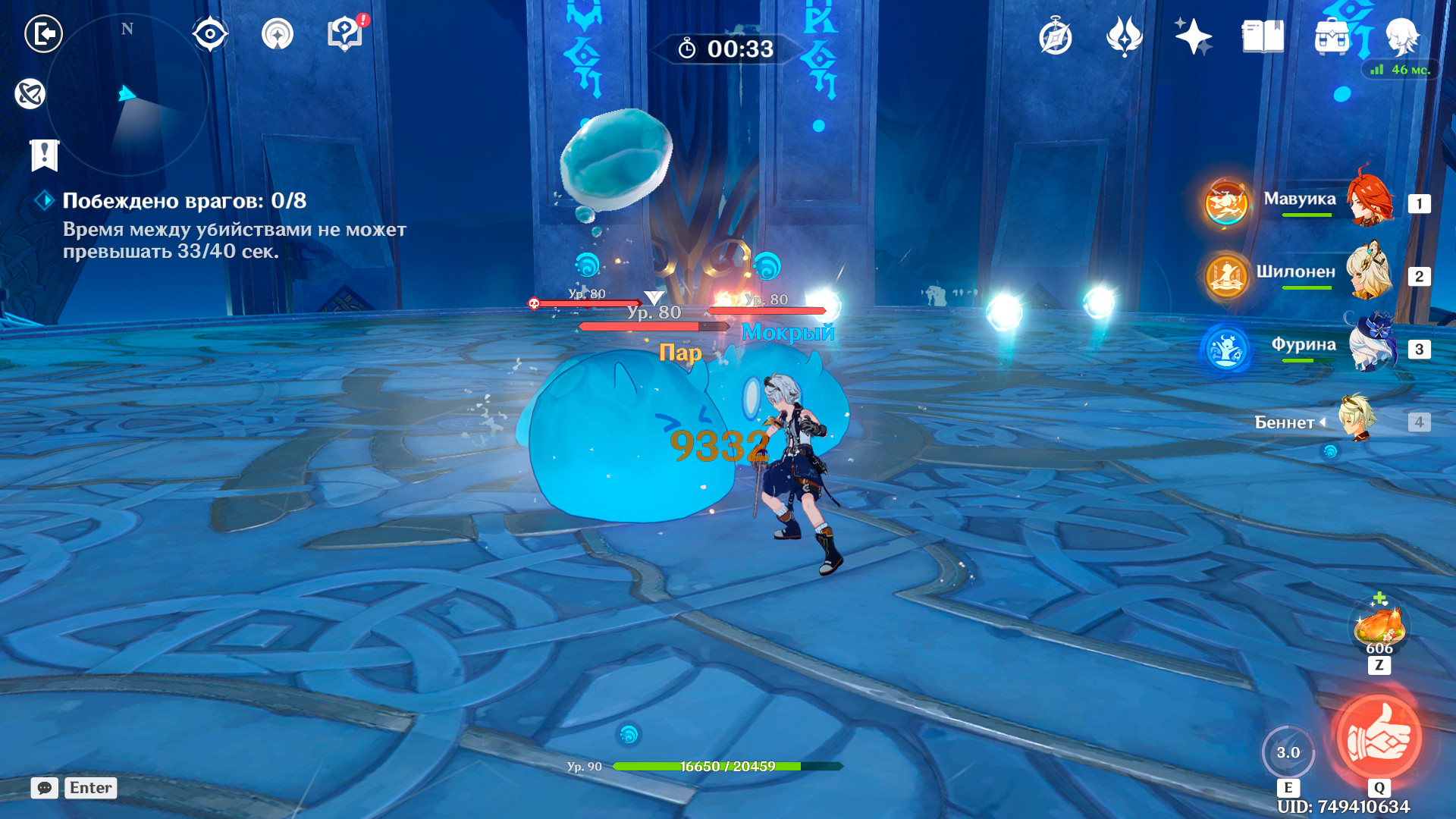
Task: Leave the domain via exit icon
Action: [43, 34]
